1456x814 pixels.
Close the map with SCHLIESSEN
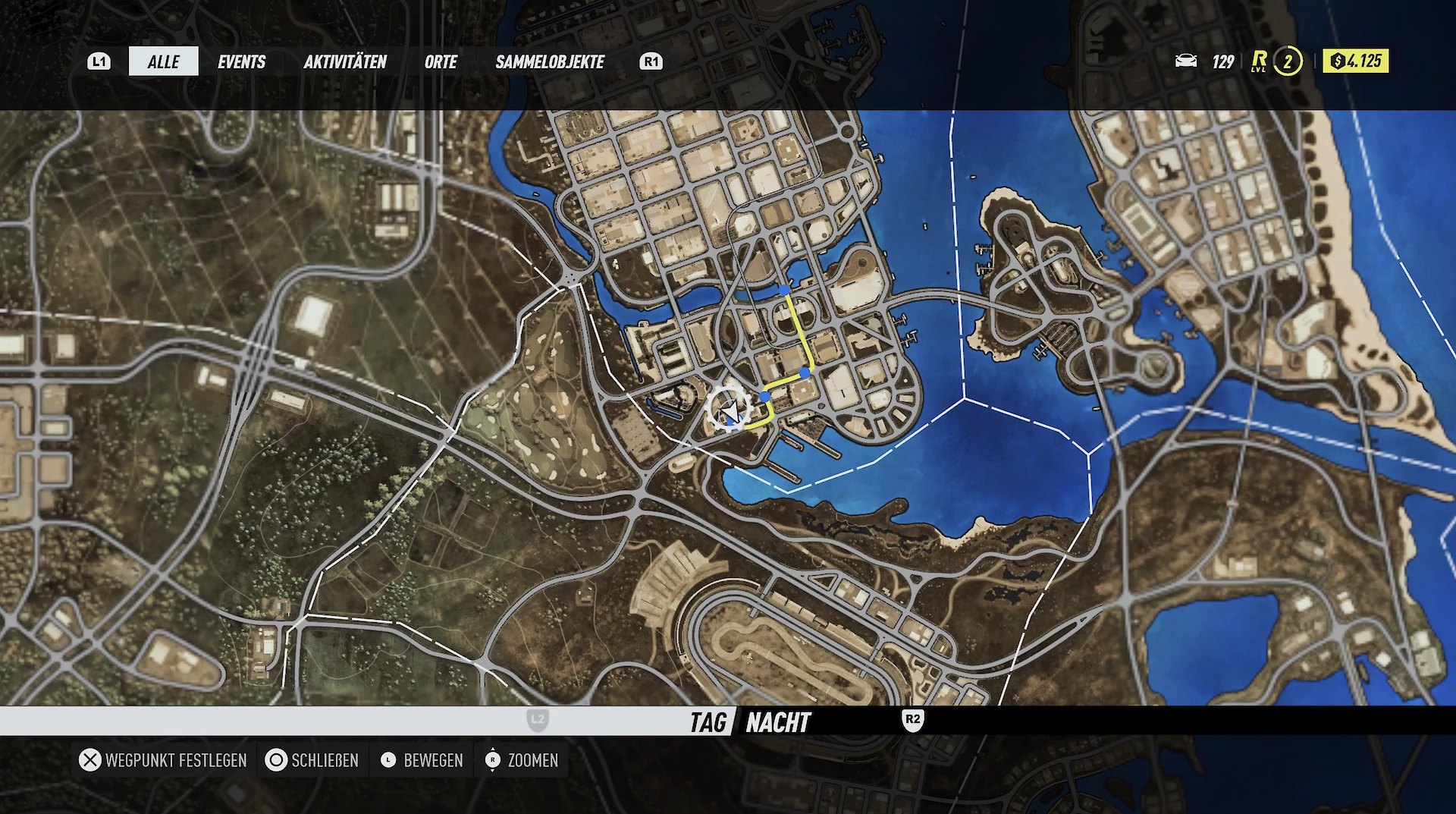coord(312,760)
